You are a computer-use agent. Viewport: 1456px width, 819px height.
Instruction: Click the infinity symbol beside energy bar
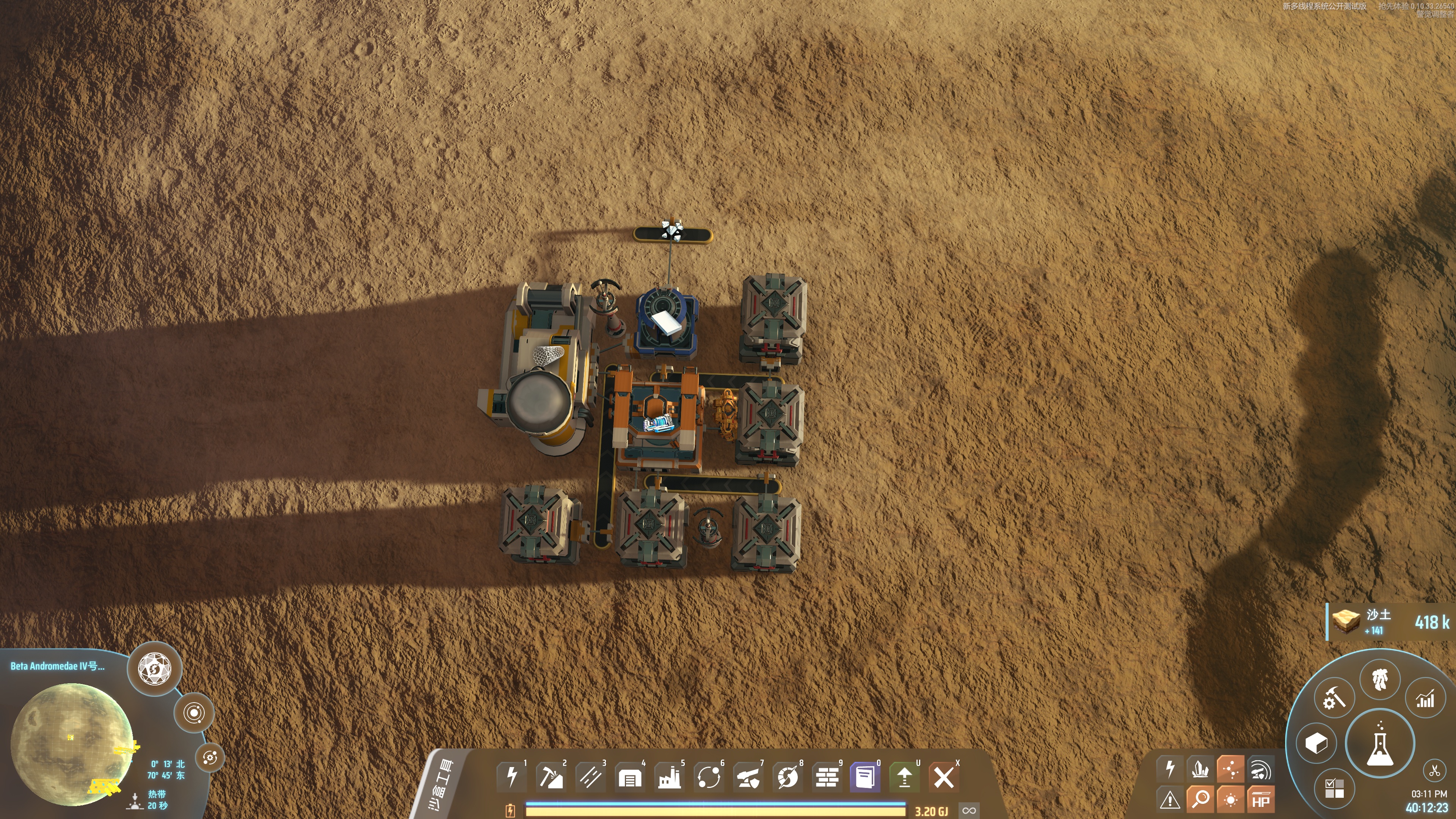click(x=969, y=811)
